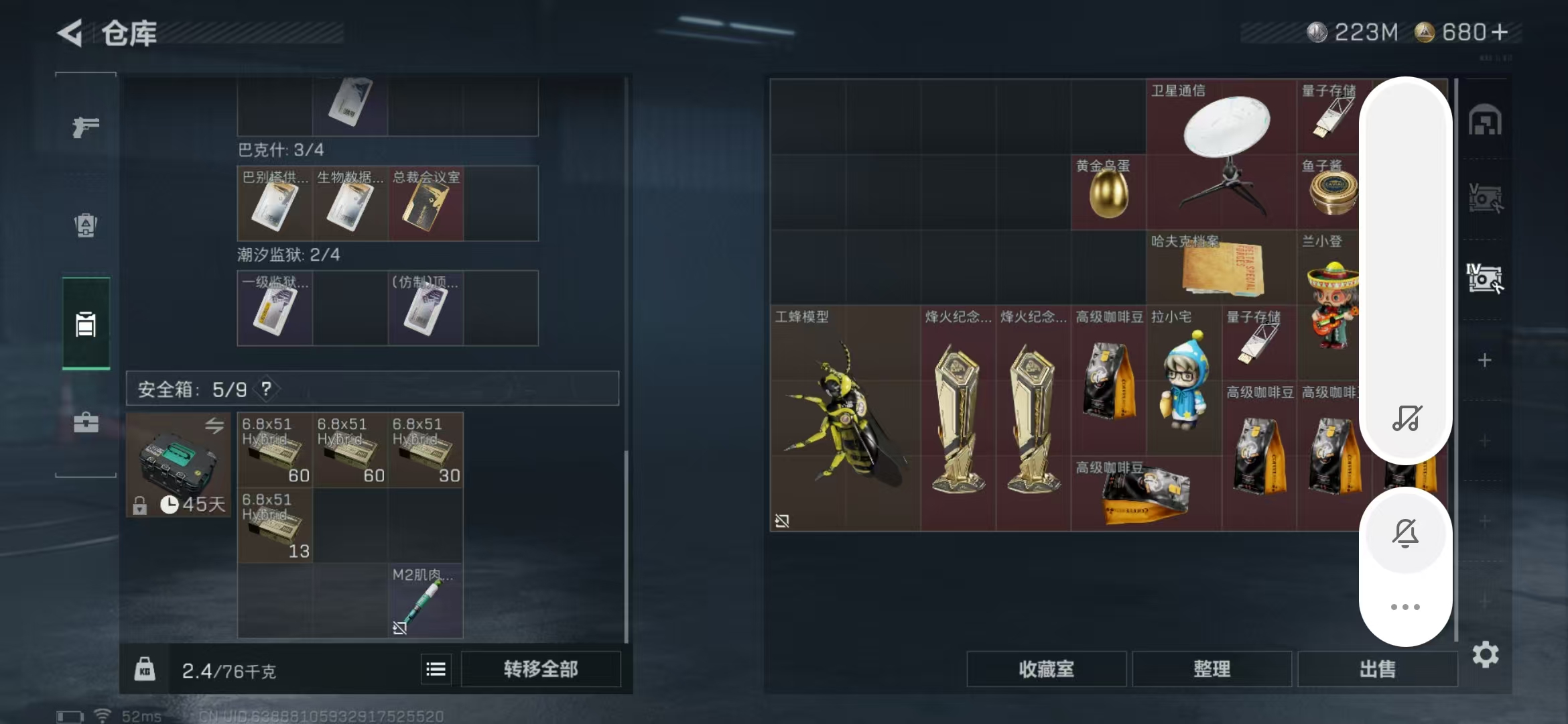Toggle the list view icon

click(x=436, y=669)
